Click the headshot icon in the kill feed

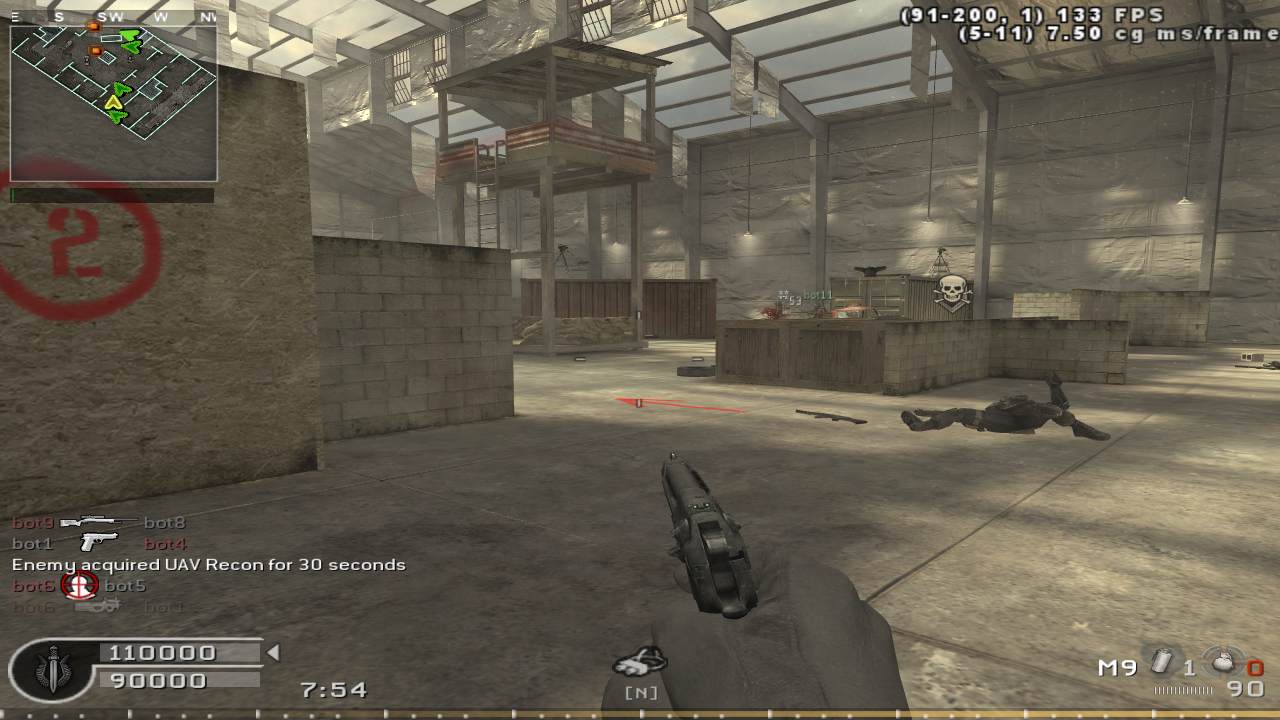[80, 585]
